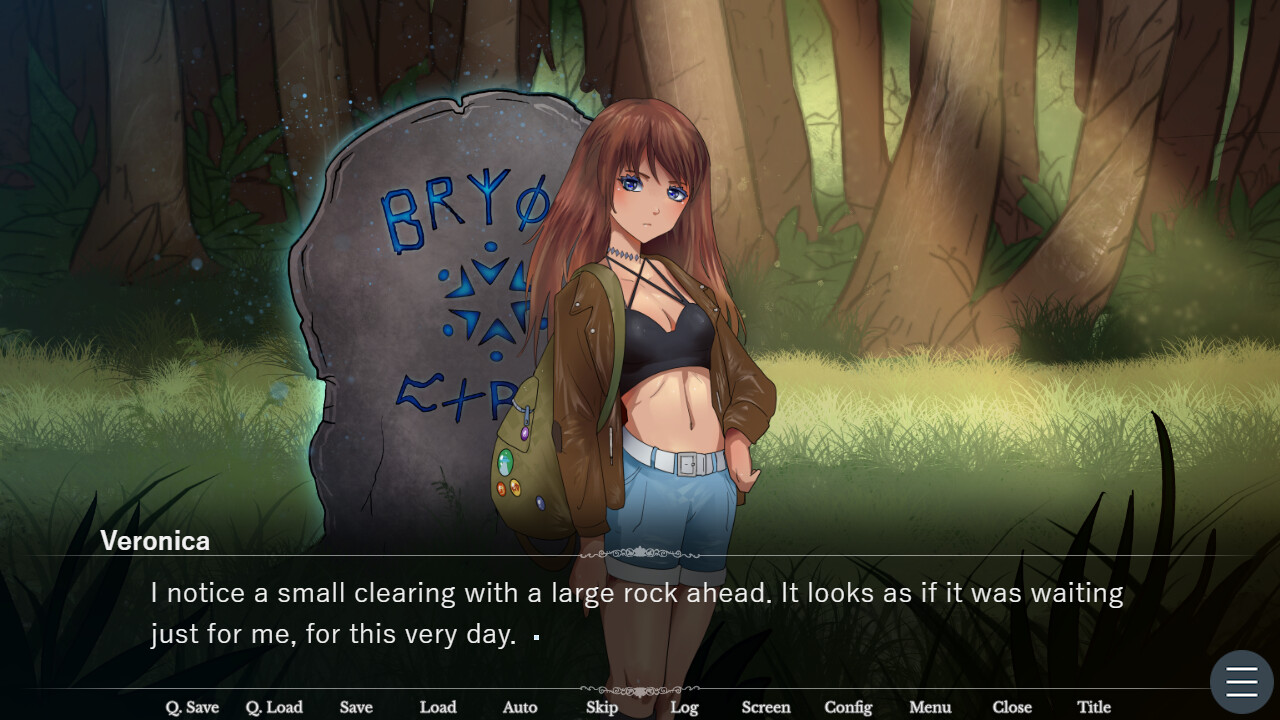Click the ornamental divider above the dialogue

click(640, 551)
